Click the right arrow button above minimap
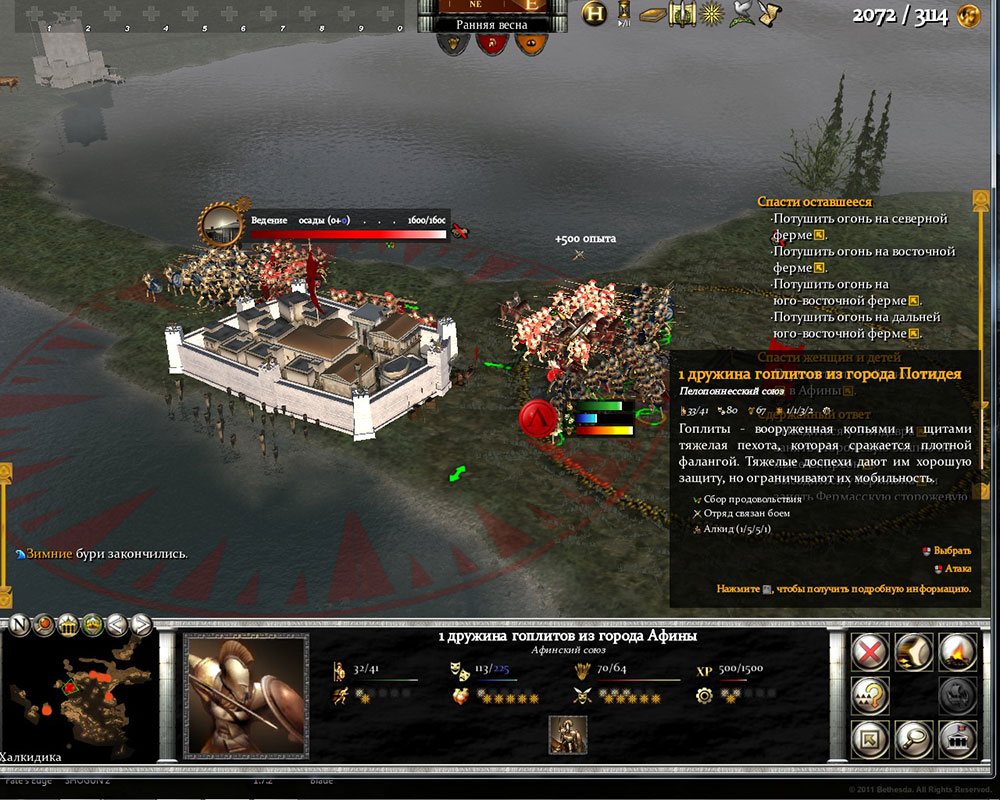 [142, 625]
